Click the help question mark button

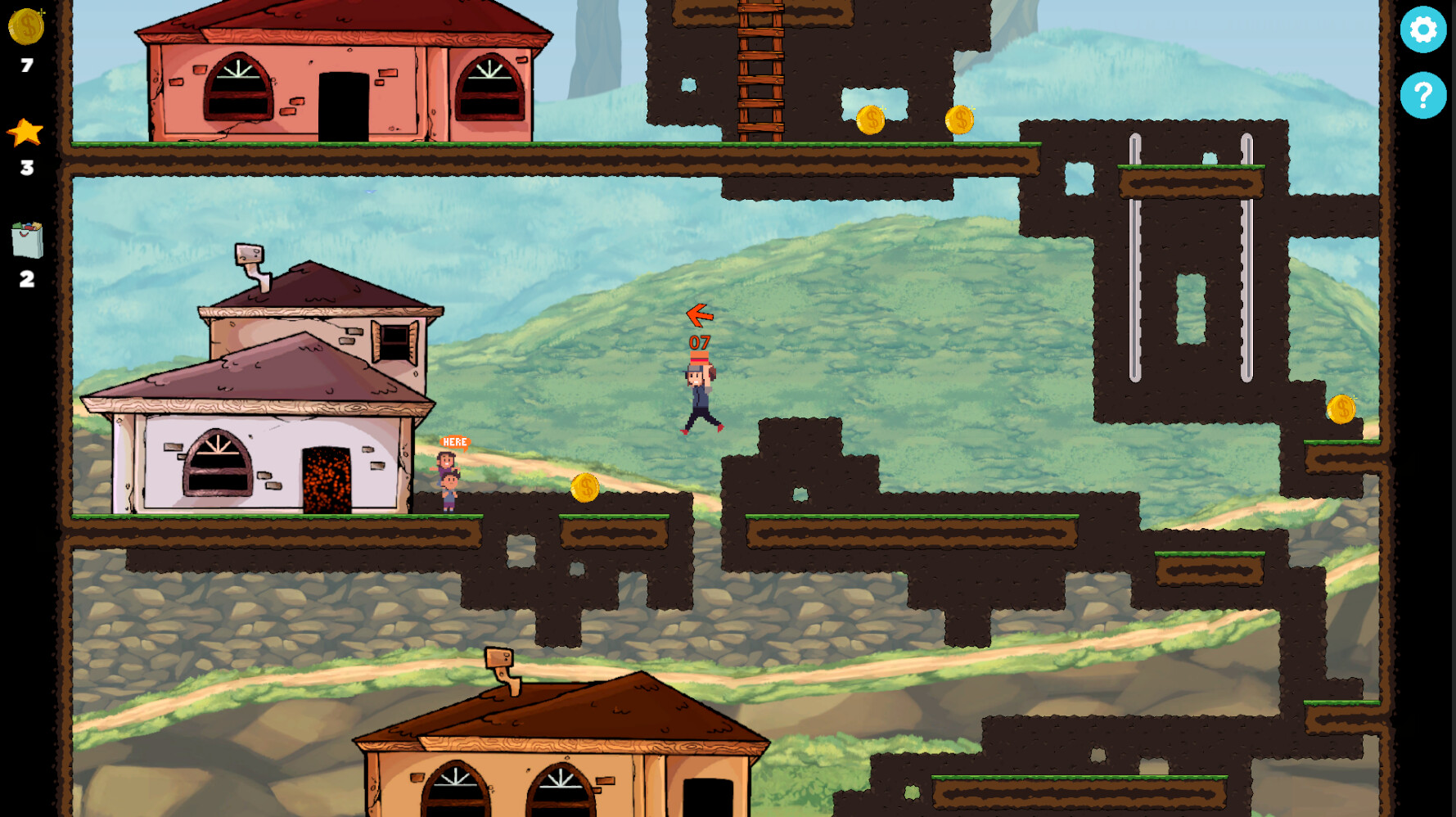tap(1423, 97)
